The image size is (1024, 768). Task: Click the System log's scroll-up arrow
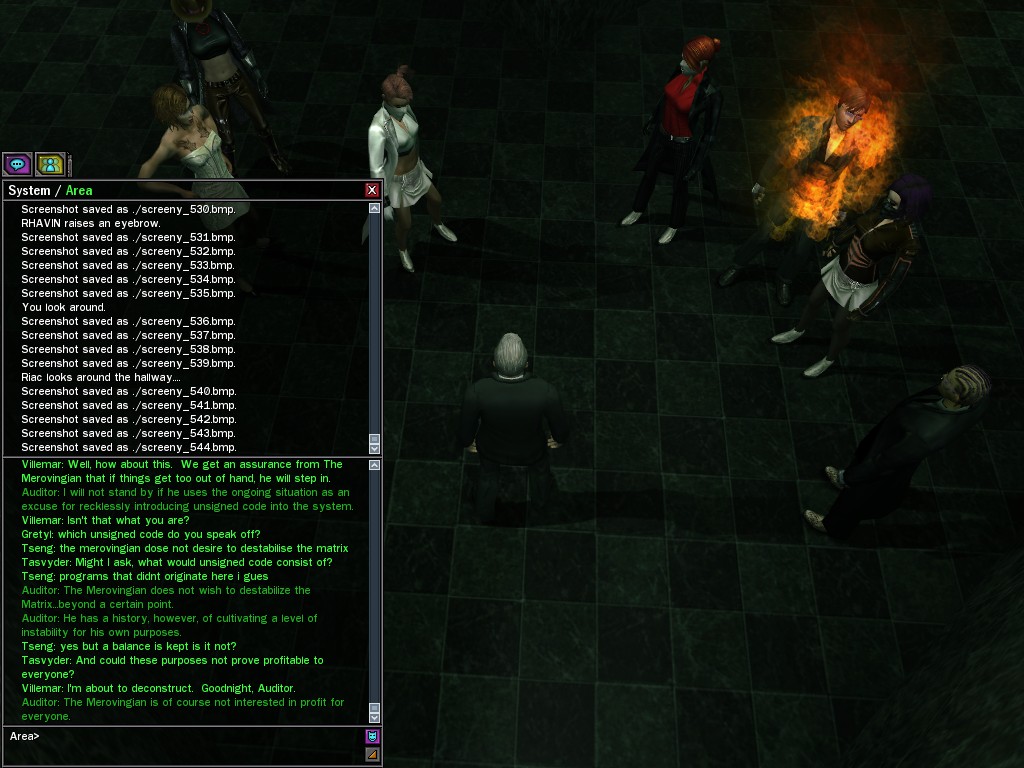[375, 209]
